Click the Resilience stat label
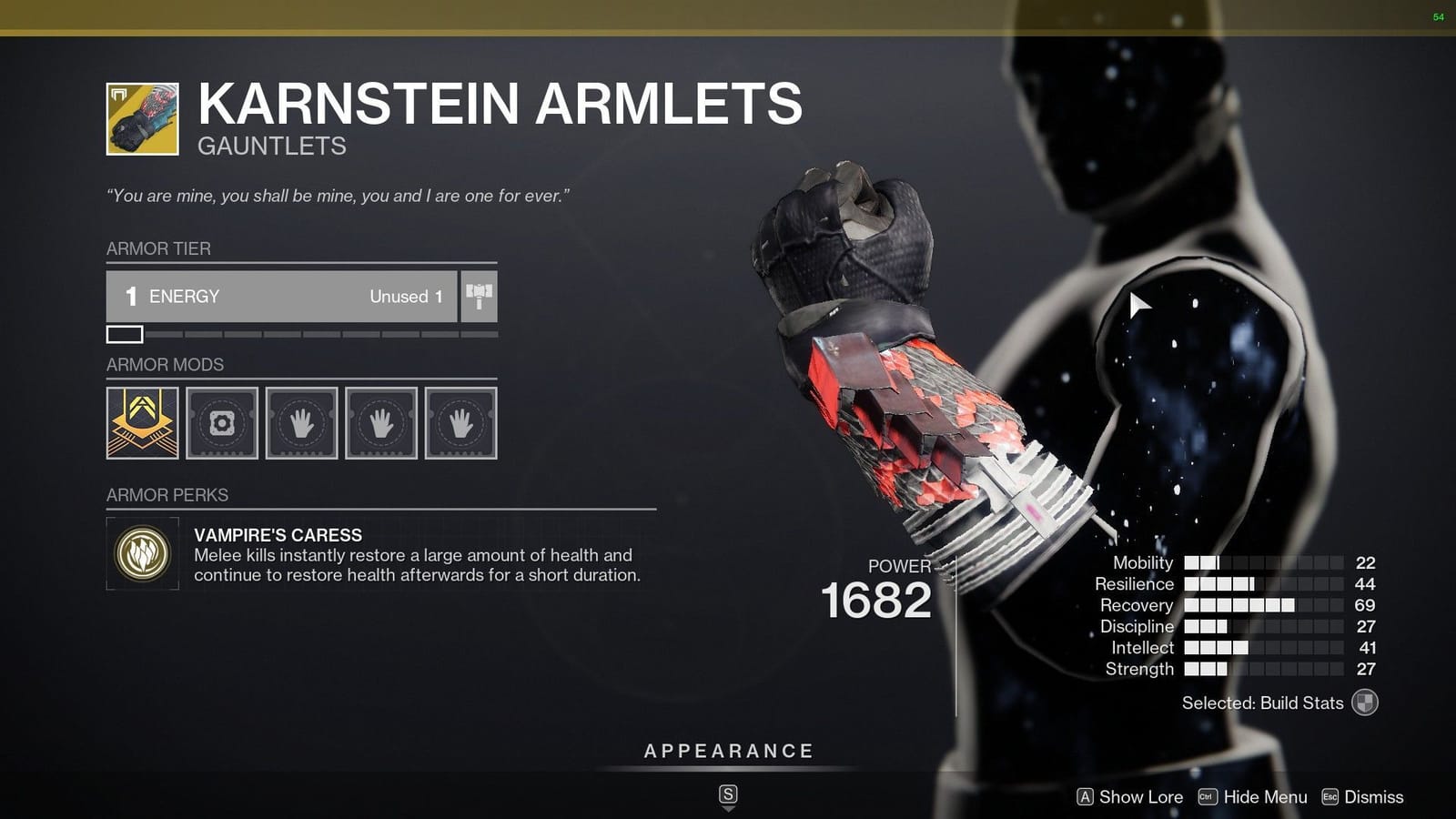The image size is (1456, 819). (x=1135, y=583)
